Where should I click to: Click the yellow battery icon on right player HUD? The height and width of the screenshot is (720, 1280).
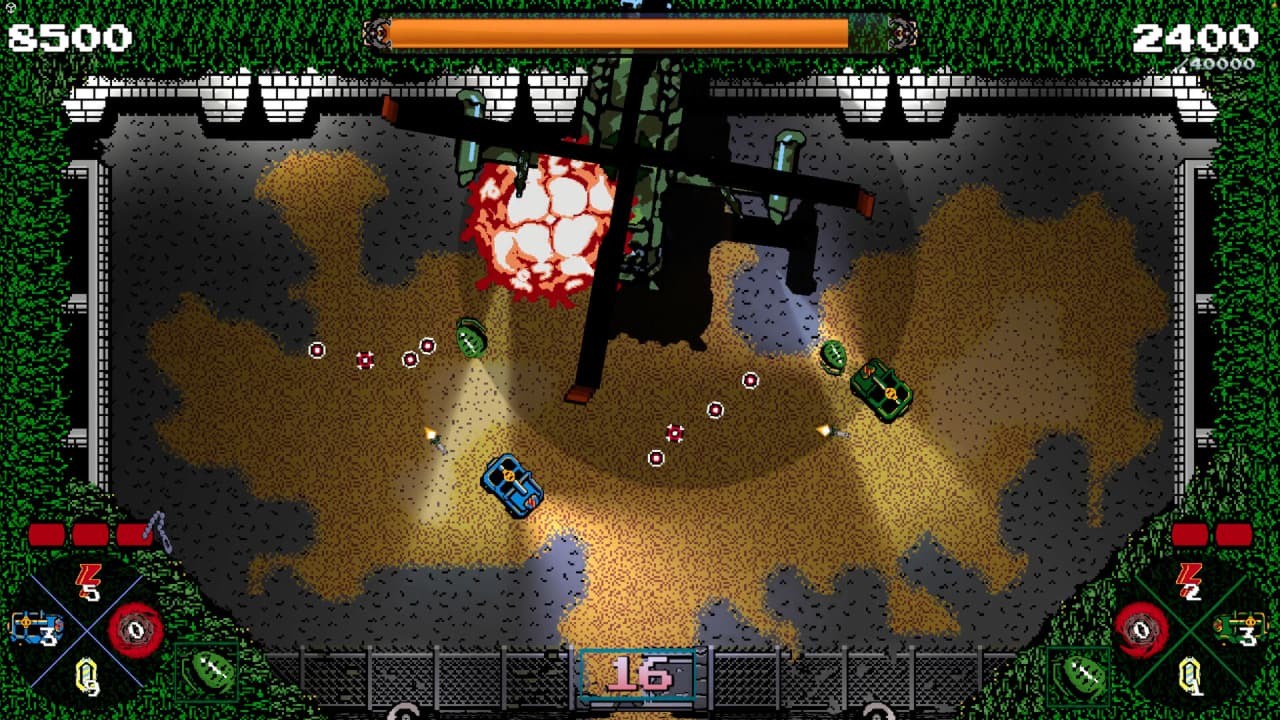point(1191,672)
